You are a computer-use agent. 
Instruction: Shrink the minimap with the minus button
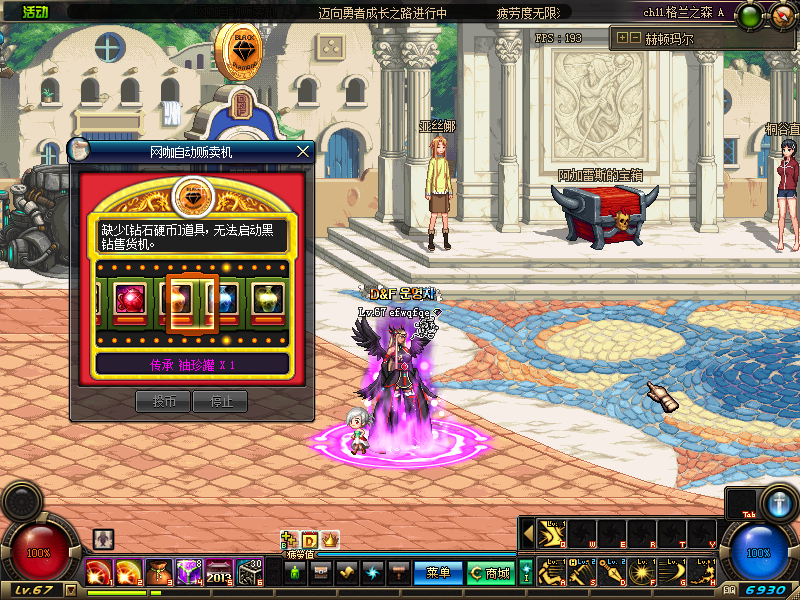coord(635,37)
